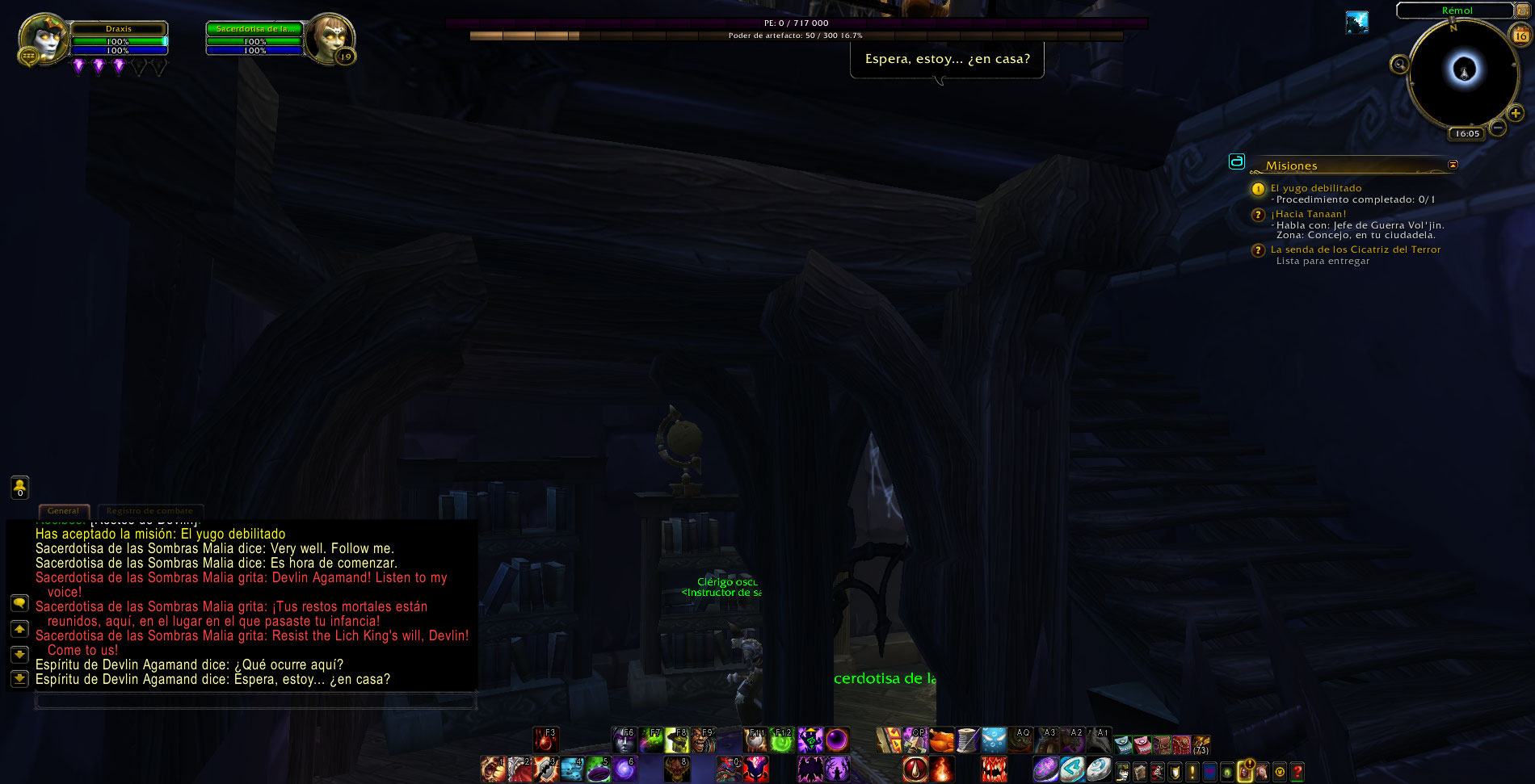Image resolution: width=1535 pixels, height=784 pixels.
Task: Click the Sacerdotisa target portrait
Action: (x=329, y=38)
